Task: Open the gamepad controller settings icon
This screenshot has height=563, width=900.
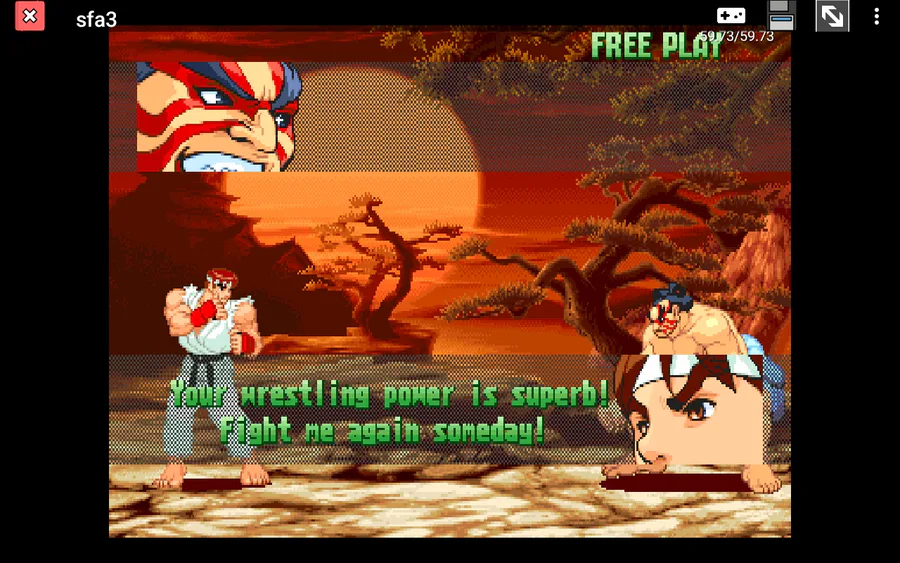Action: coord(731,16)
